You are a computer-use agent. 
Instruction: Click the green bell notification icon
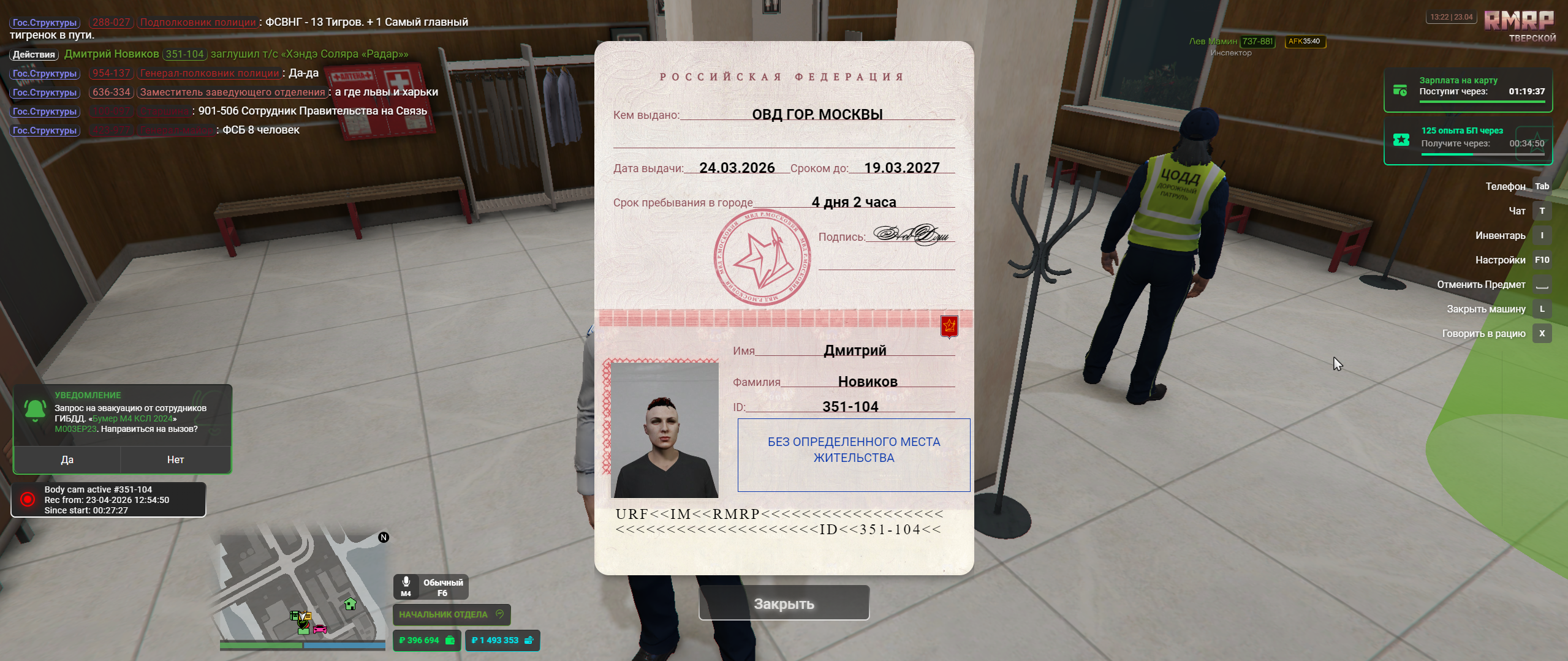[x=35, y=409]
